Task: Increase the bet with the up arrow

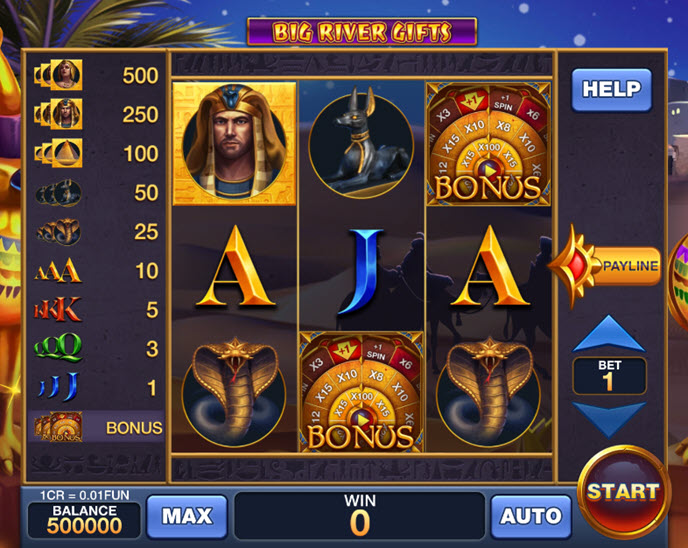Action: tap(608, 335)
